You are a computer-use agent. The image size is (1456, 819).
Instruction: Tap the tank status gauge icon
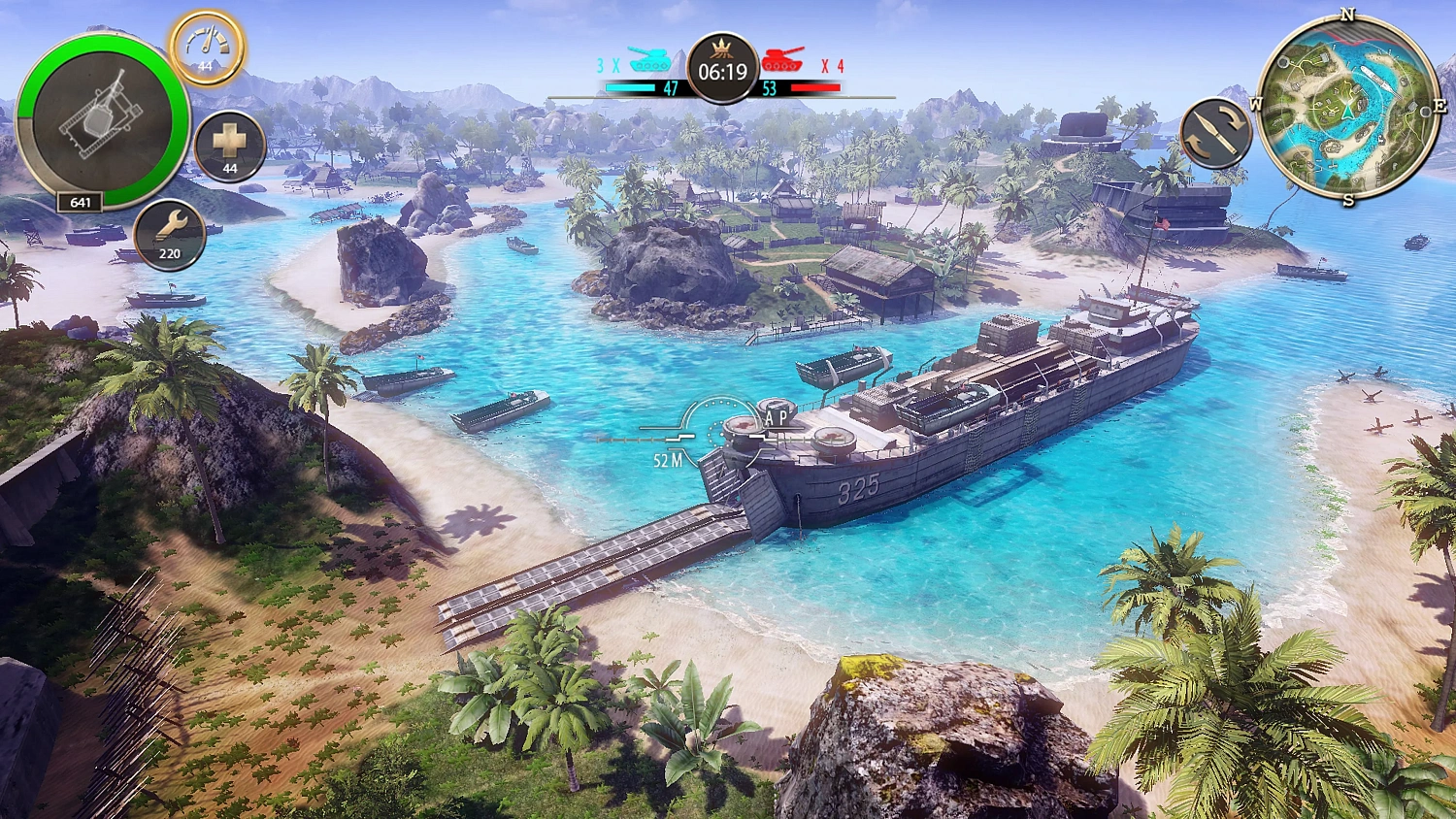click(x=102, y=121)
